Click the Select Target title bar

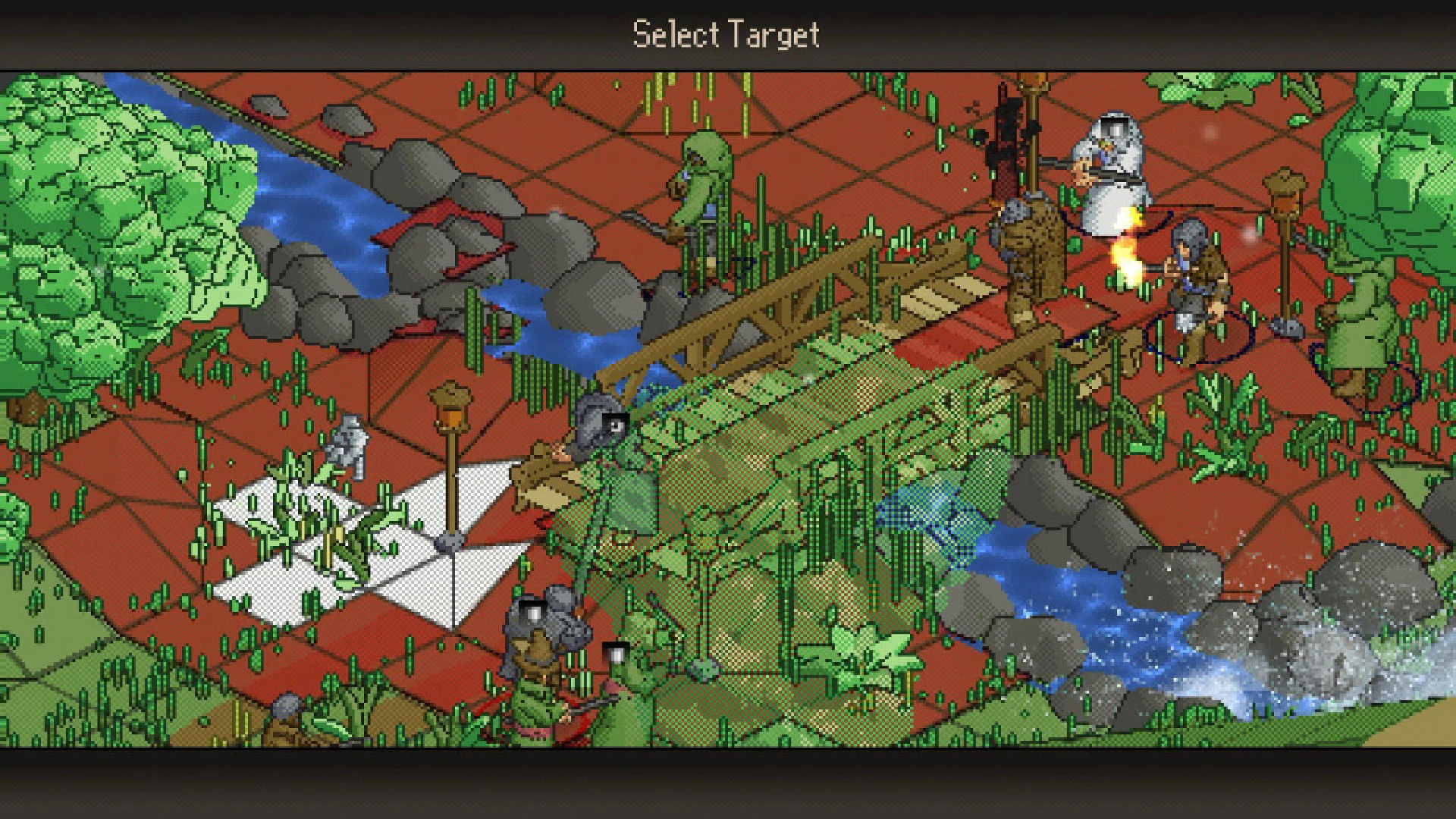click(x=726, y=32)
